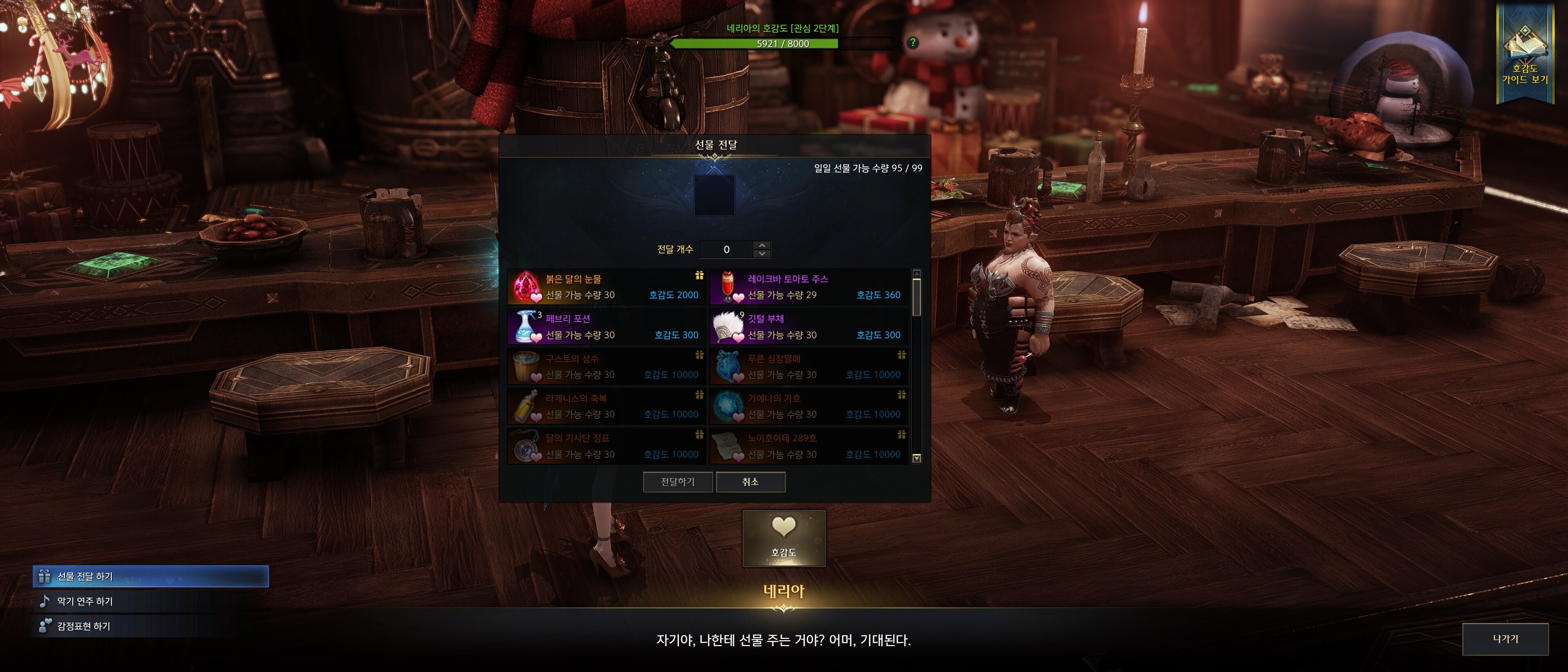Choose the 기에나의 가호 gift row
1568x672 pixels.
tap(809, 406)
